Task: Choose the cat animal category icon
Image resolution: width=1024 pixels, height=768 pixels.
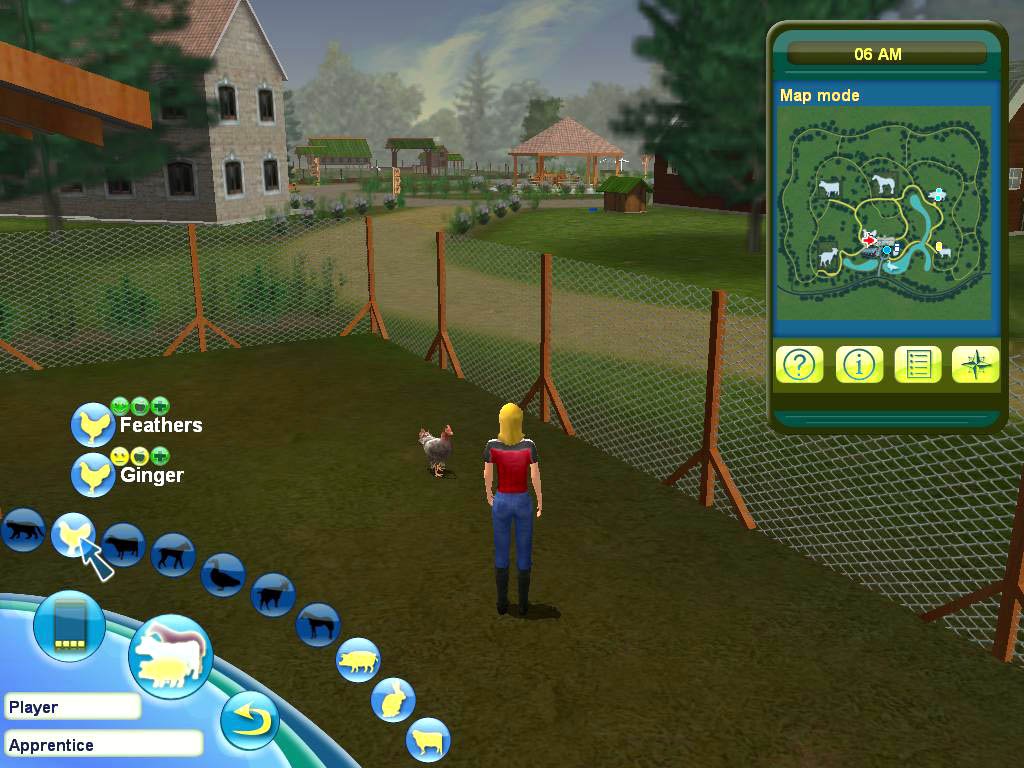Action: [22, 530]
